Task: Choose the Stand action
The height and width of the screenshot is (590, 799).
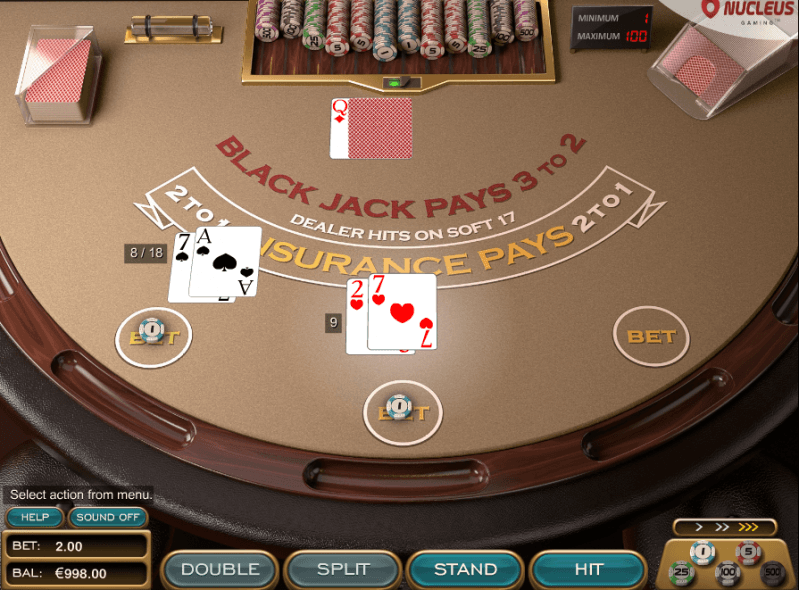Action: point(465,569)
